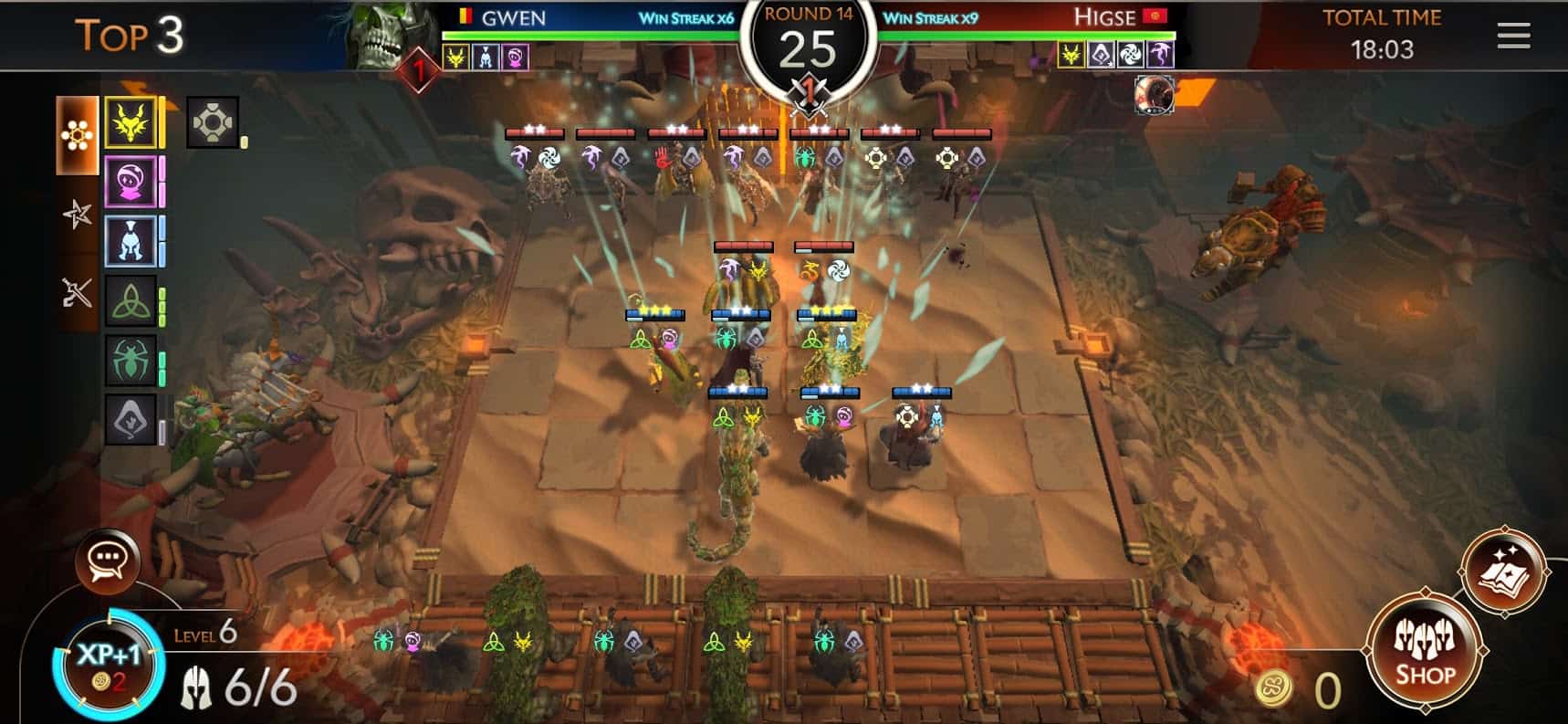Open the spellbook button above Shop

coord(1502,571)
